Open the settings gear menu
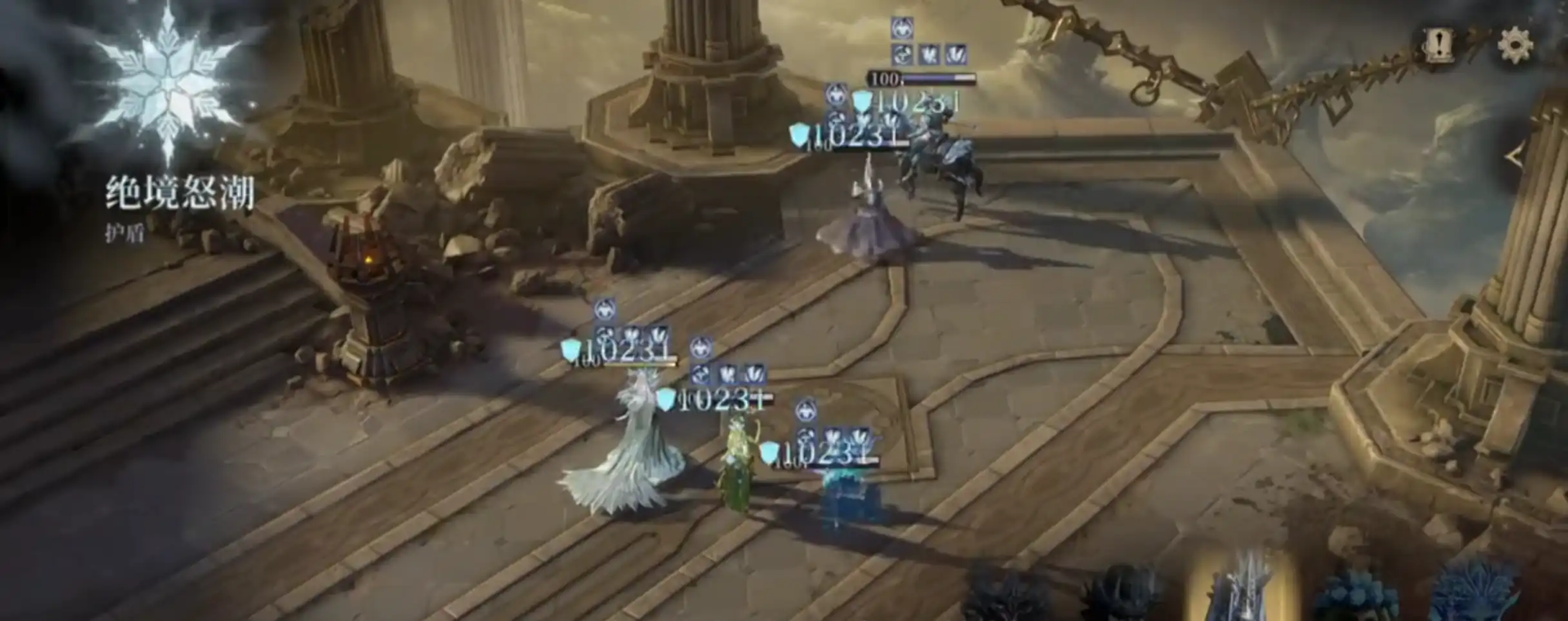 click(1514, 45)
